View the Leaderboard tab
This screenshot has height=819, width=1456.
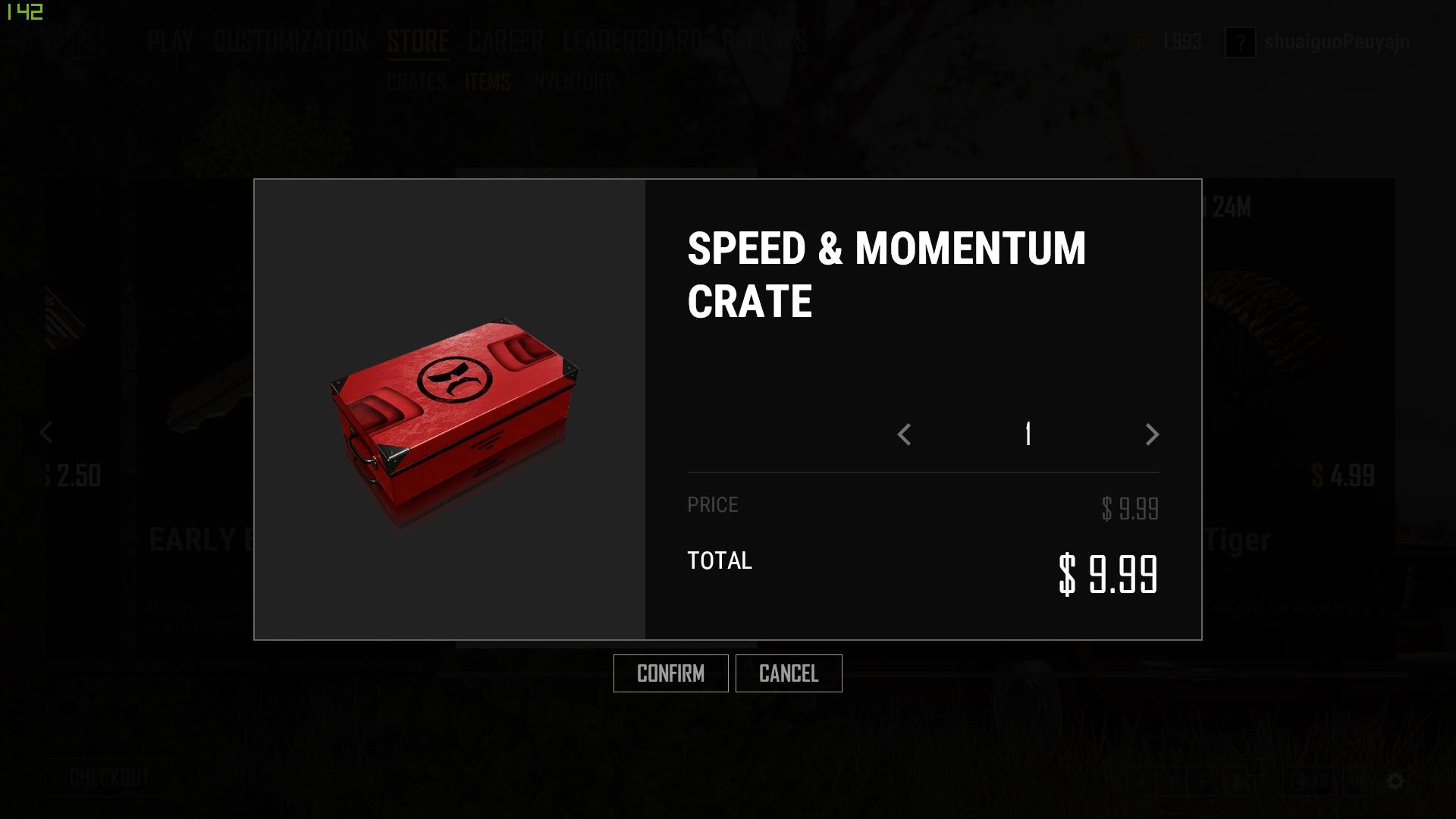click(632, 41)
